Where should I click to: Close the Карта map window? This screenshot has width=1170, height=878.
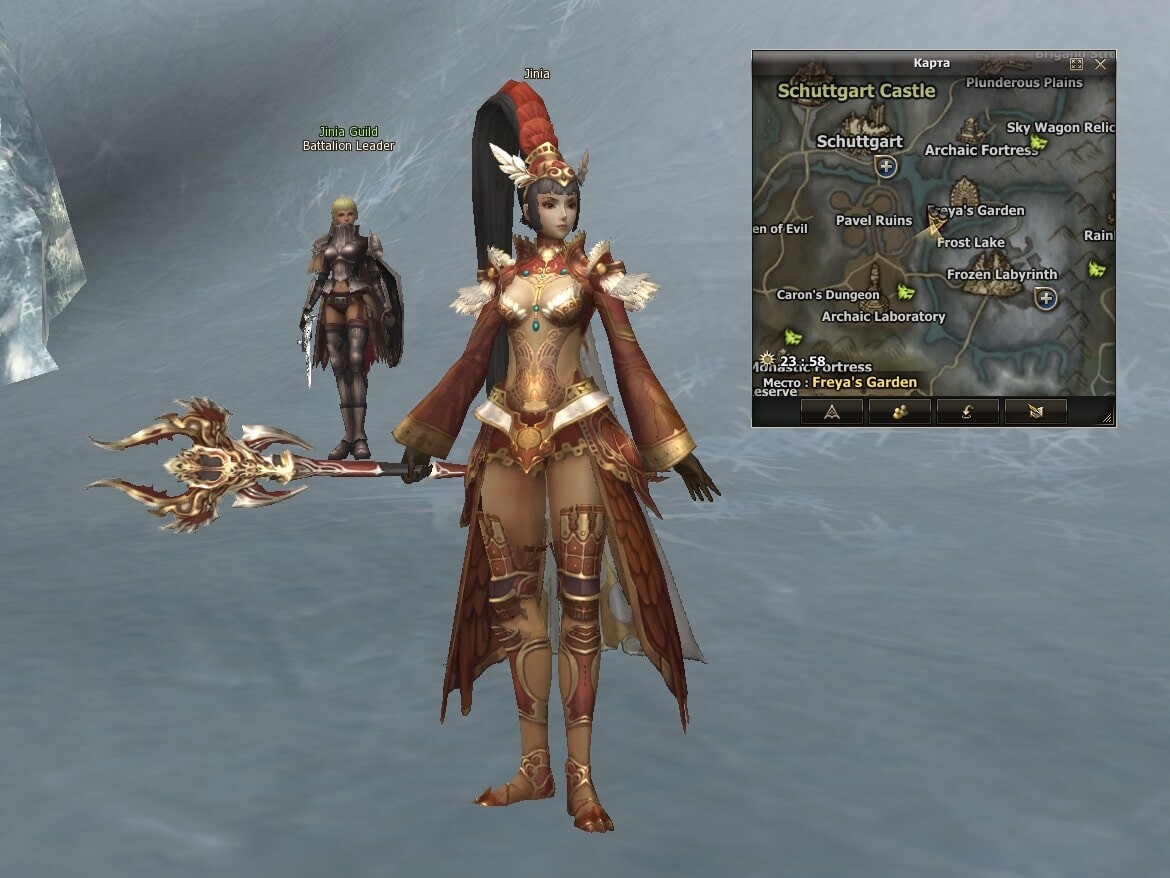click(1100, 64)
